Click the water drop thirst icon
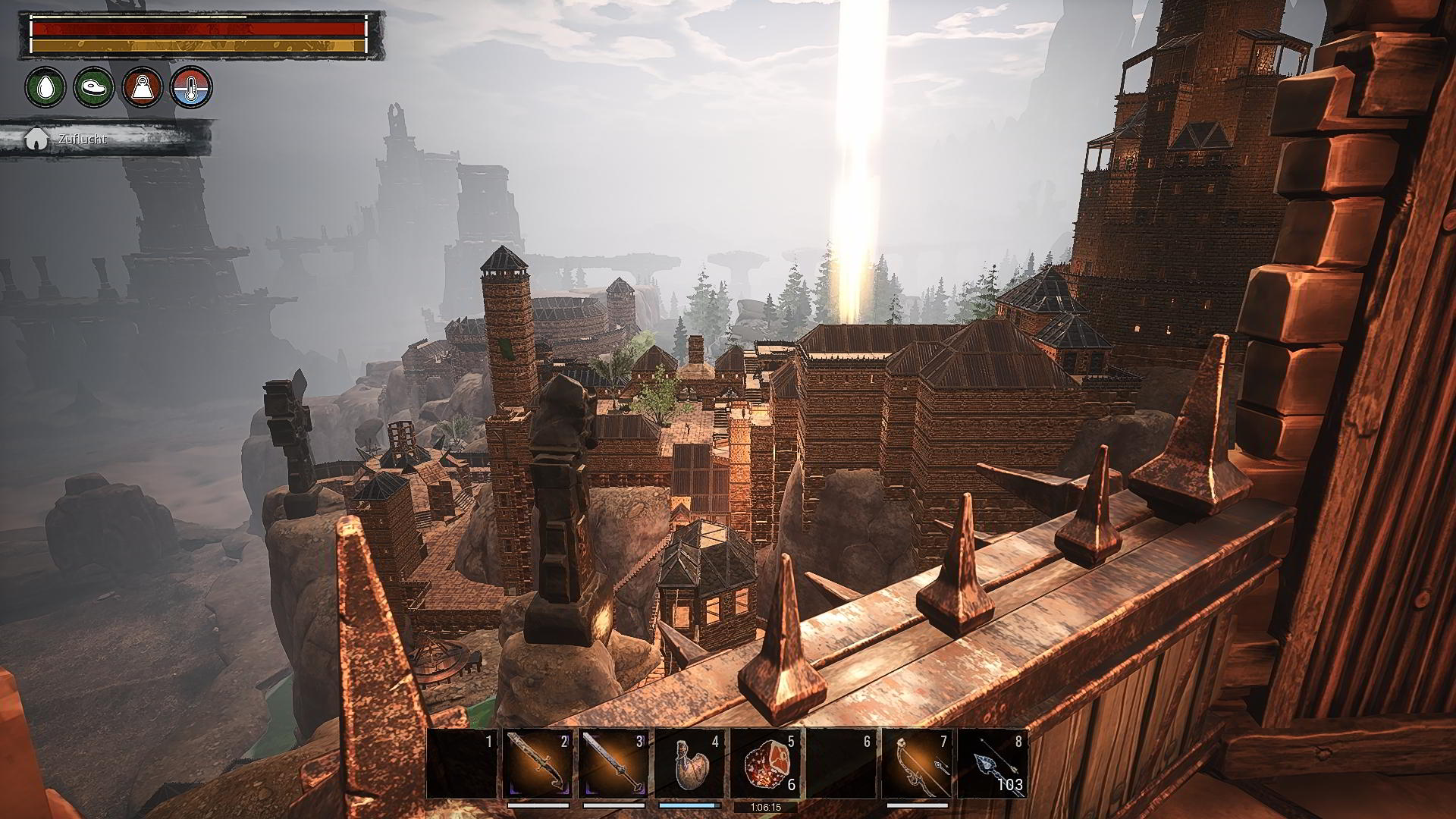Viewport: 1456px width, 819px height. point(45,87)
